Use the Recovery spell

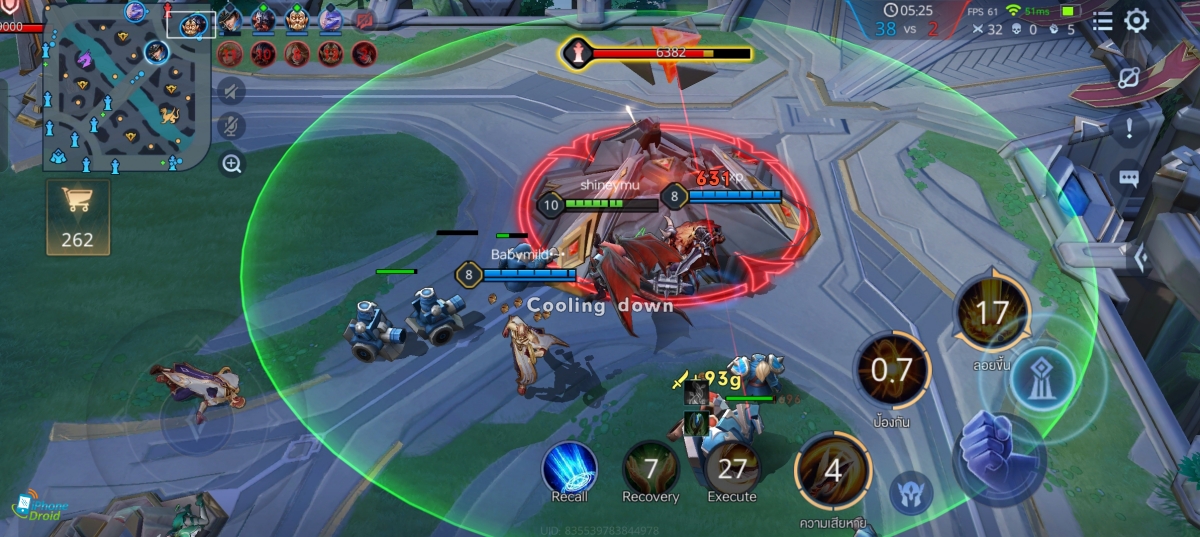point(650,467)
